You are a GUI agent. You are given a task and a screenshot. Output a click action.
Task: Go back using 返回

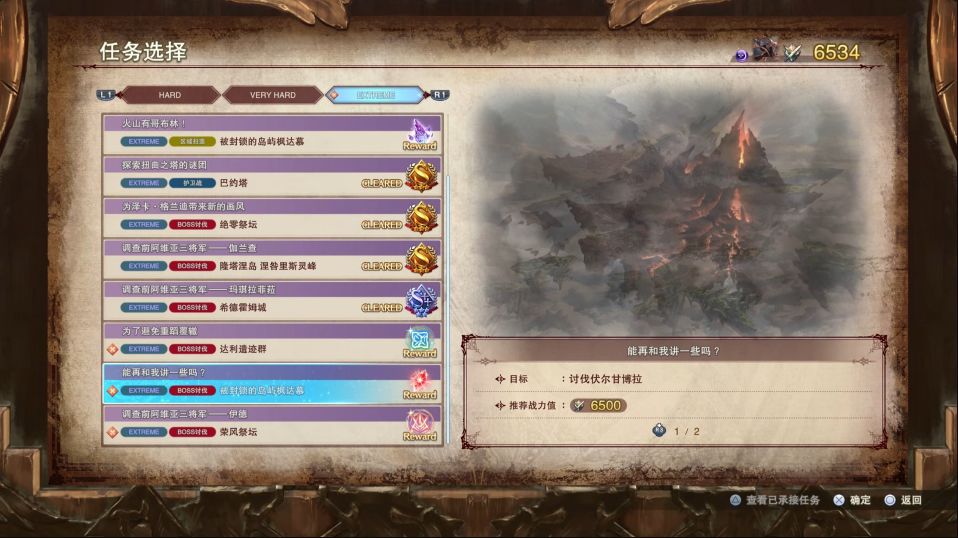[x=903, y=500]
